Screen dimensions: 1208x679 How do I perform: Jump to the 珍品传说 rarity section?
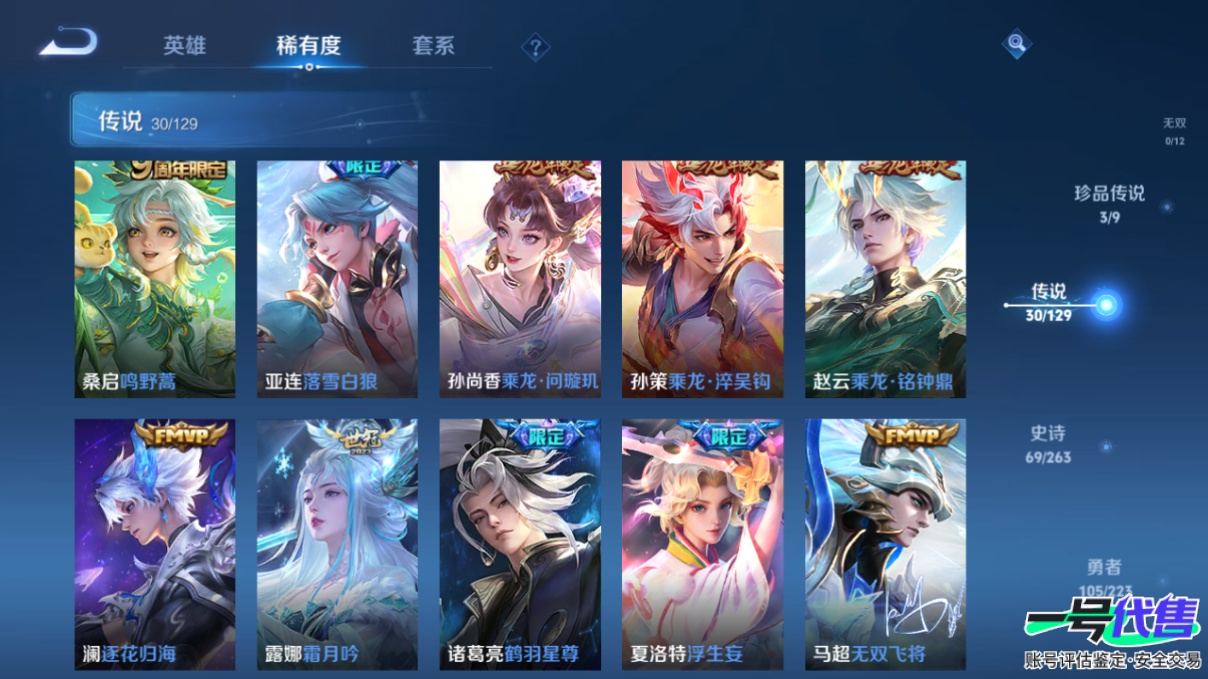(1109, 203)
